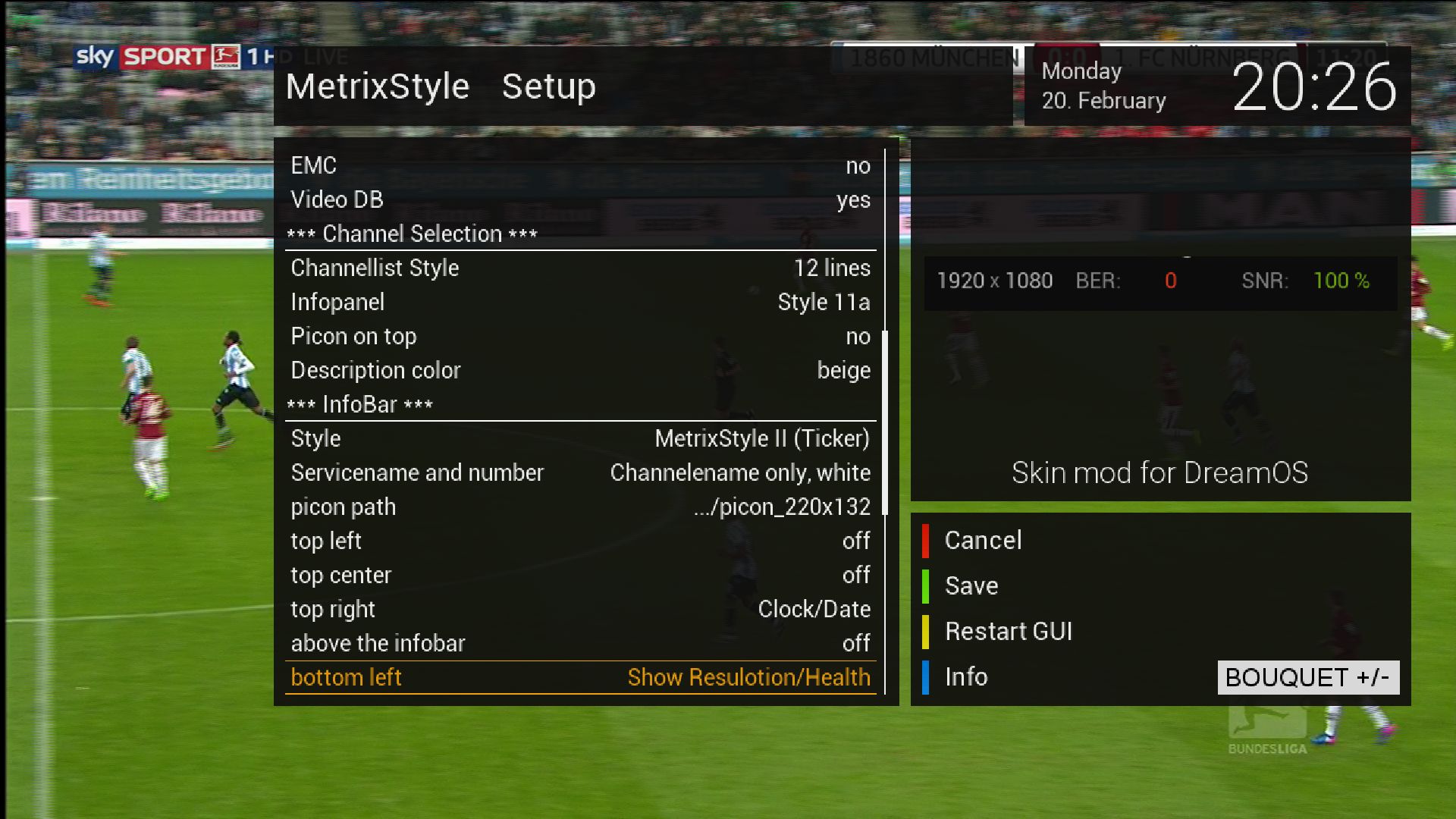The height and width of the screenshot is (819, 1456).
Task: Select the Infopanel style row
Action: click(x=580, y=302)
